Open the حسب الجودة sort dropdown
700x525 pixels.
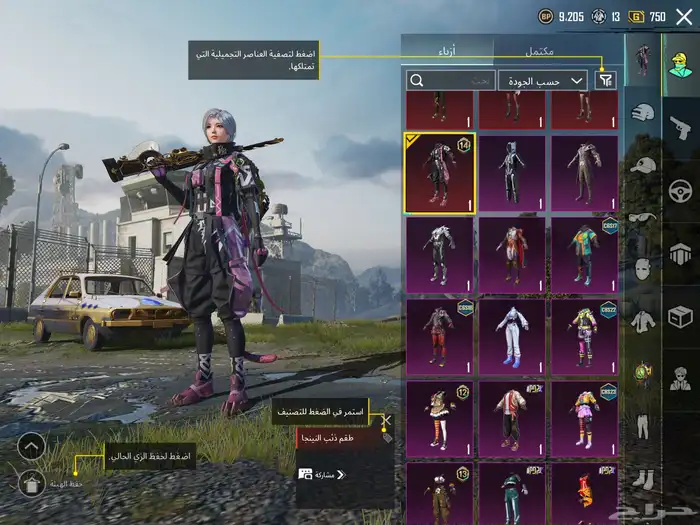543,80
